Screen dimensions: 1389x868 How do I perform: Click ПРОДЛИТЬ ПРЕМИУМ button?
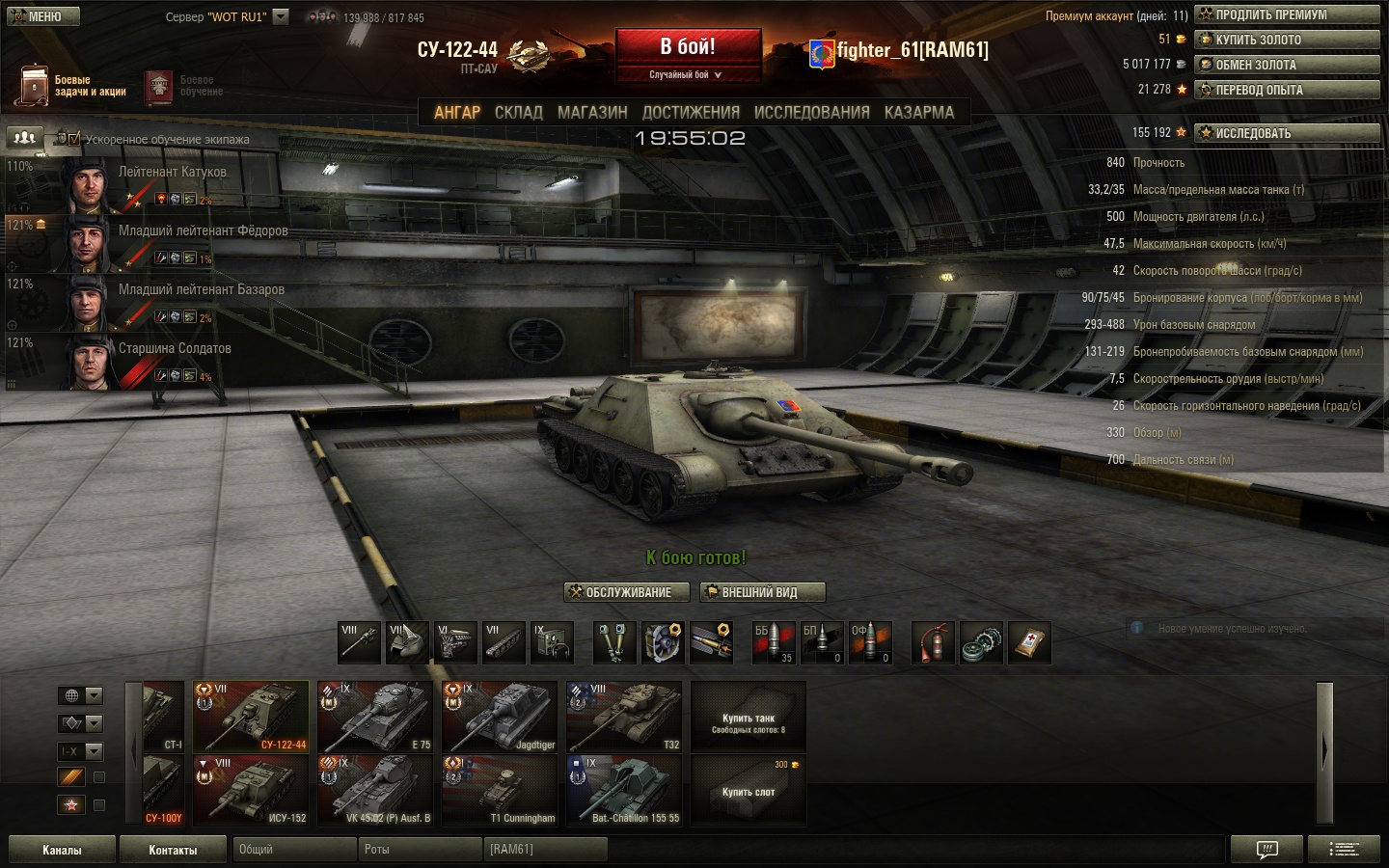pyautogui.click(x=1287, y=14)
